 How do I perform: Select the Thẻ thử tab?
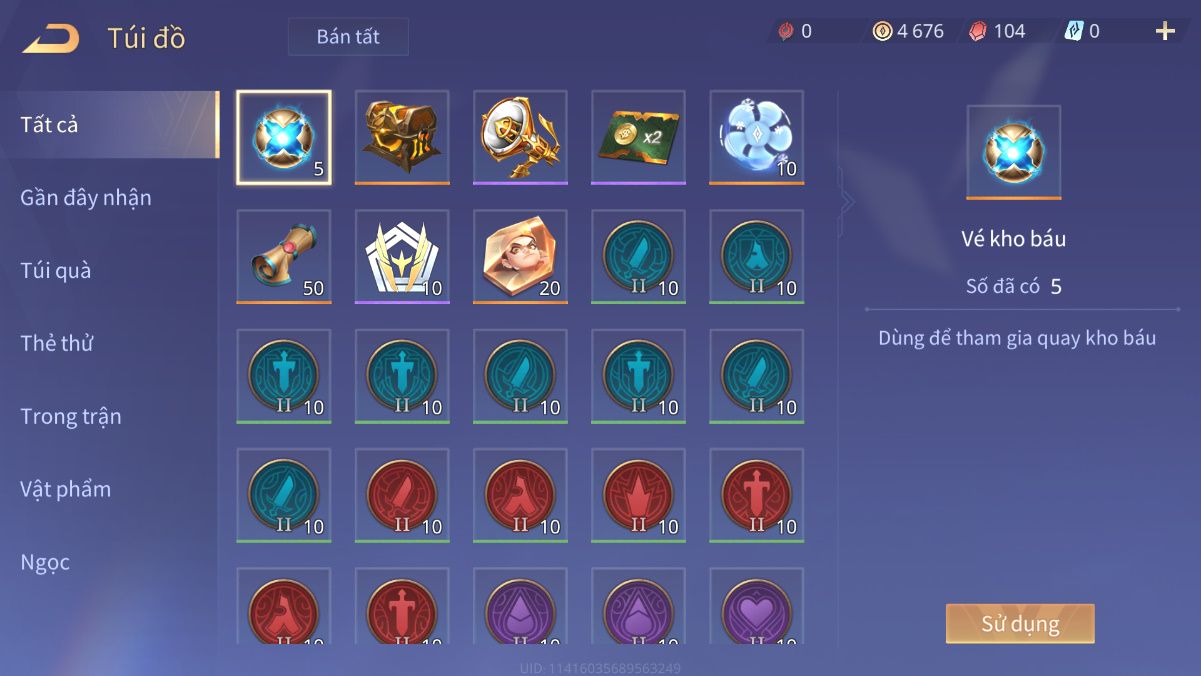tap(57, 344)
